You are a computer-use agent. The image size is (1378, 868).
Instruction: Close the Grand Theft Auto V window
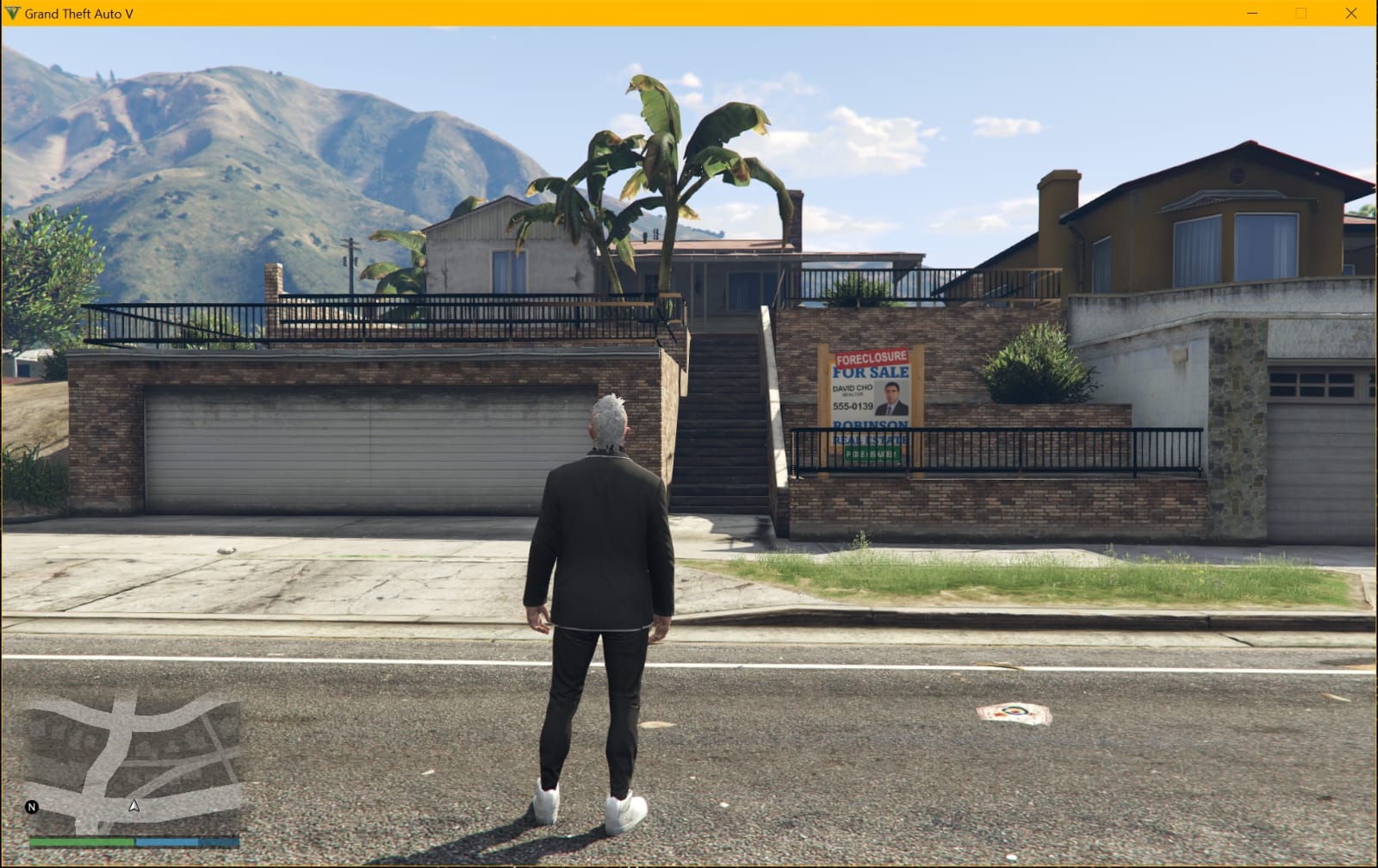coord(1350,13)
